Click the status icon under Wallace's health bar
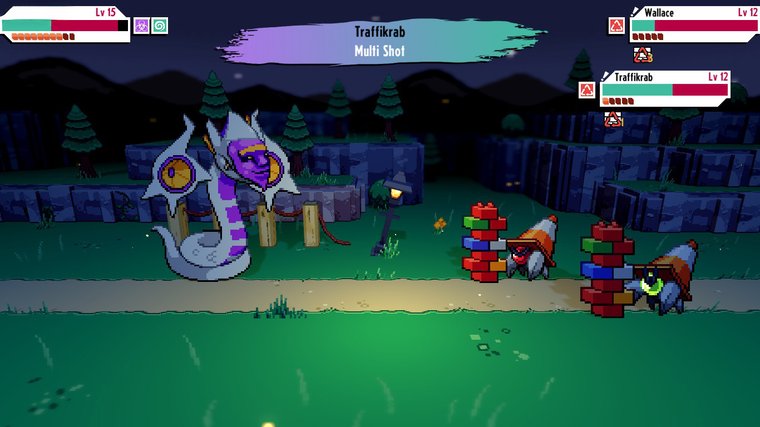Viewport: 760px width, 427px height. pyautogui.click(x=642, y=54)
